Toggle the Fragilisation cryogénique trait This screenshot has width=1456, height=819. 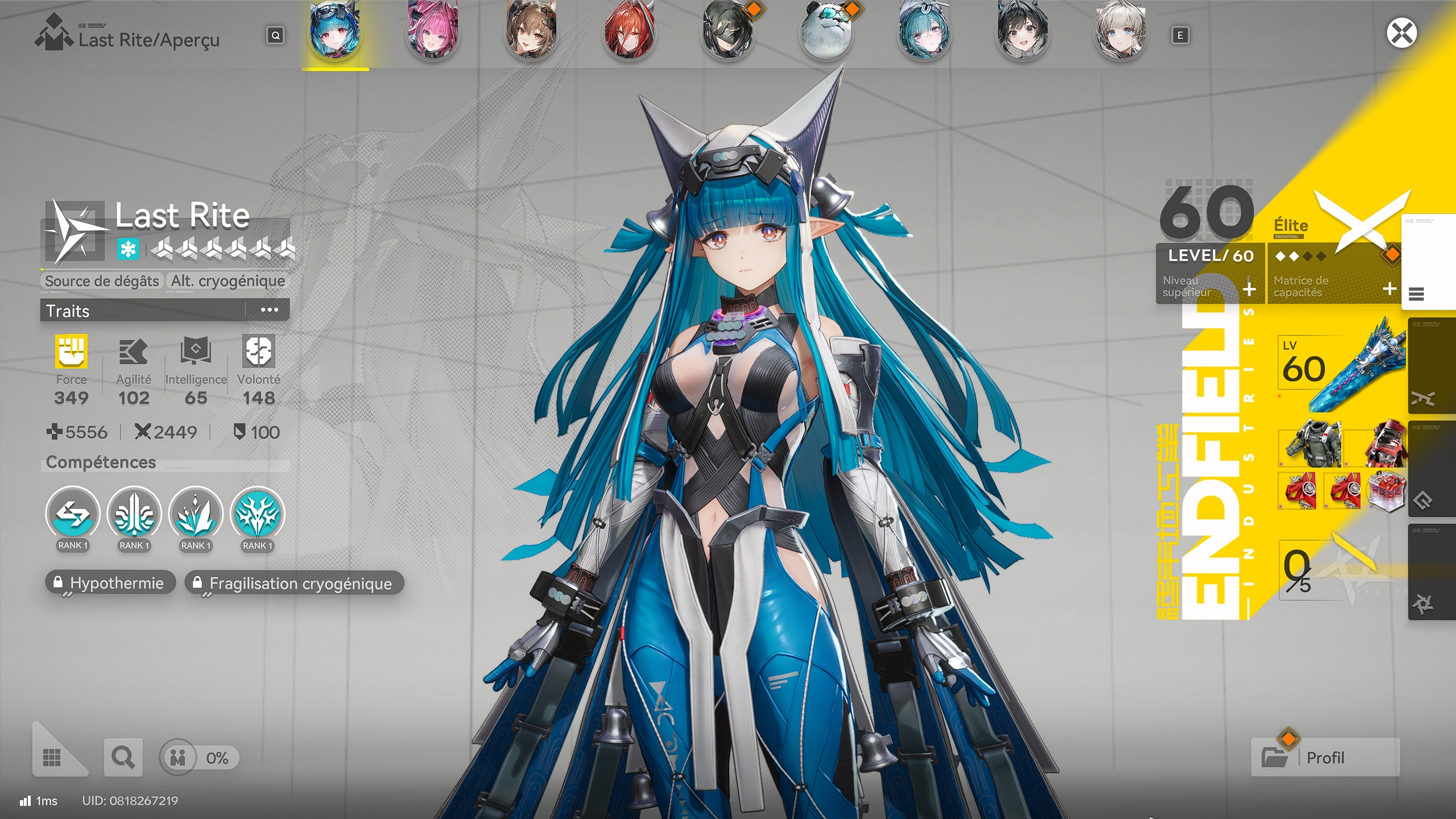click(293, 583)
